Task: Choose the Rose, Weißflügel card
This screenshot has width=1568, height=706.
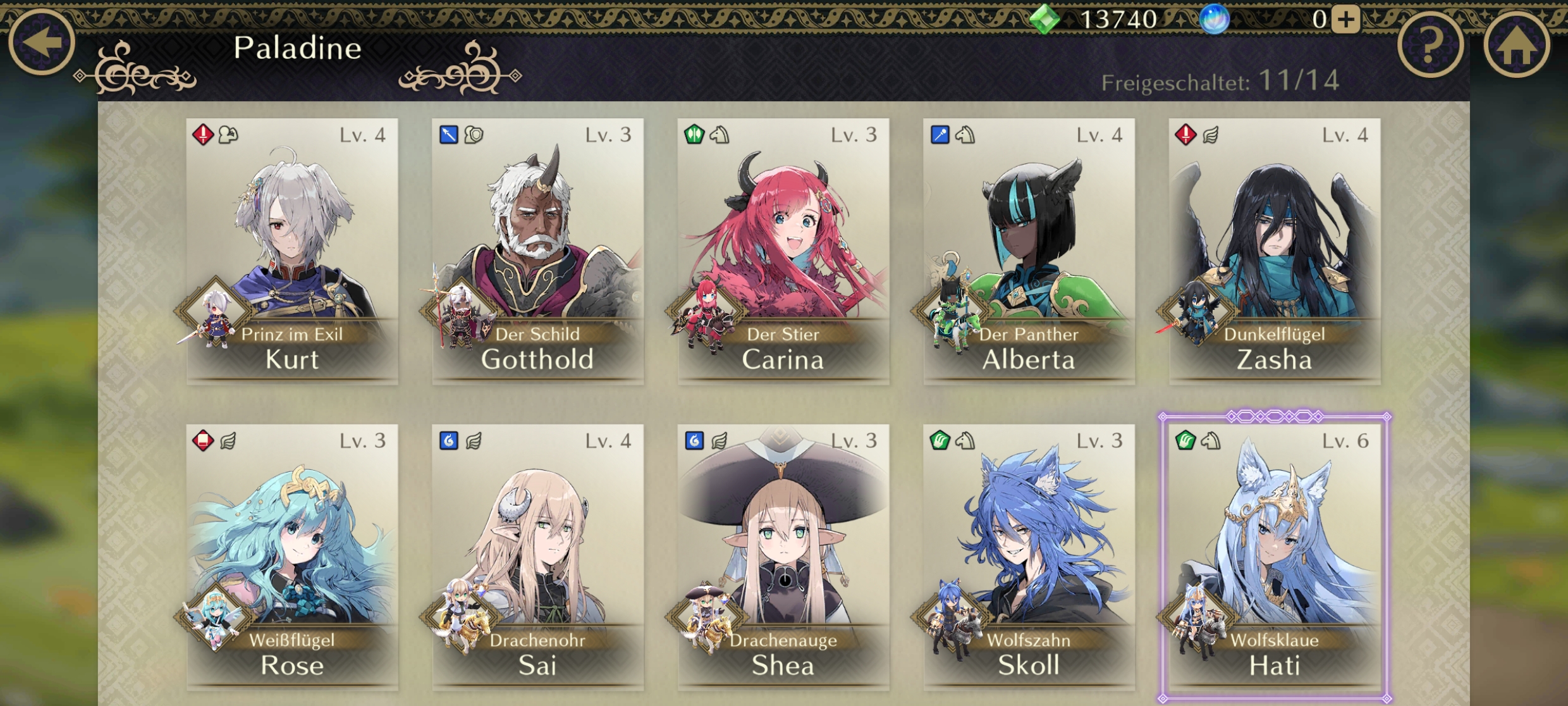Action: click(292, 557)
